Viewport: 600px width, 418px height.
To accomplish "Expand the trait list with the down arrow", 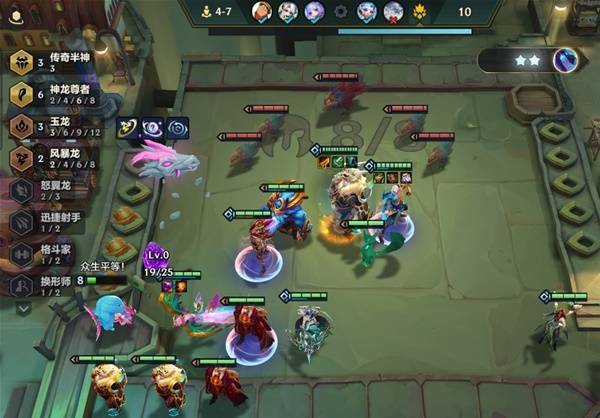I will [x=23, y=309].
